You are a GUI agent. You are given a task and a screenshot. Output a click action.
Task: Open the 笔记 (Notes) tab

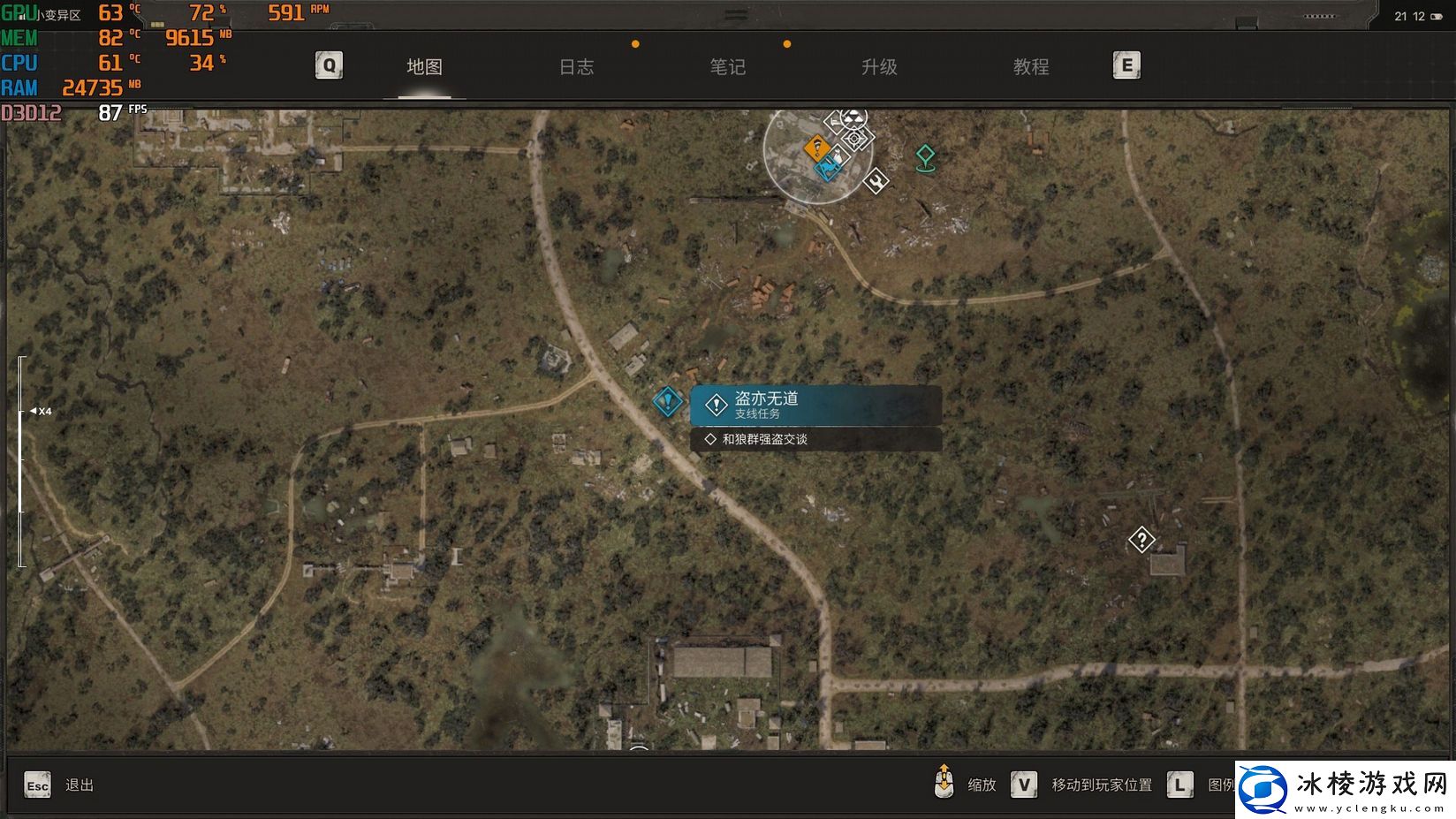[727, 67]
